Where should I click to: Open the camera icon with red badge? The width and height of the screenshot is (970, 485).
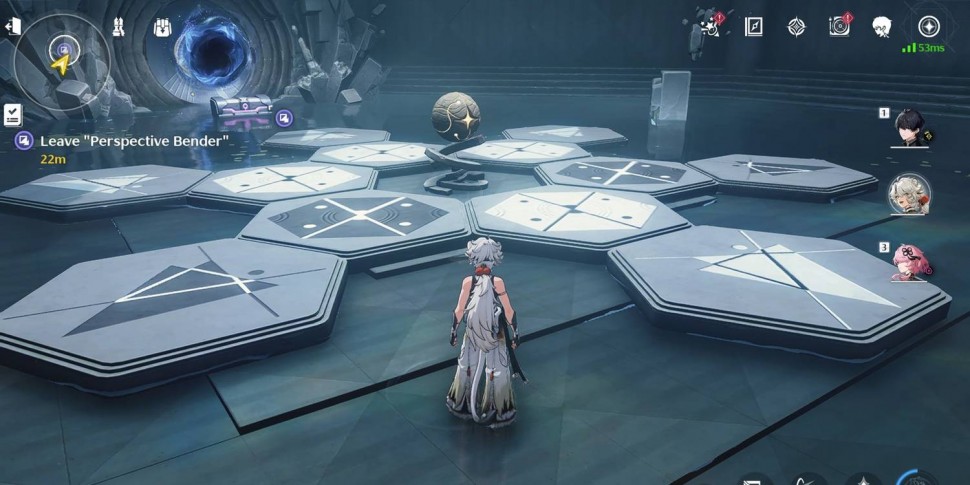[x=839, y=27]
